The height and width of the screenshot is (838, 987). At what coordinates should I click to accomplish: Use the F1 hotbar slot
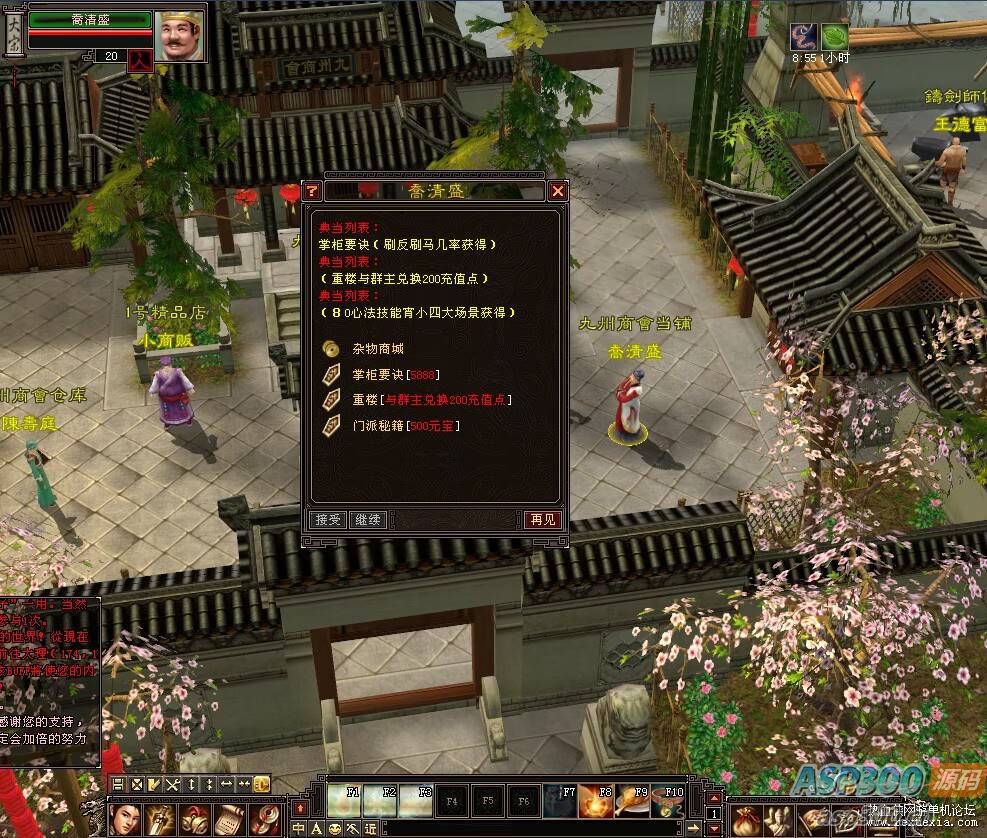[345, 800]
